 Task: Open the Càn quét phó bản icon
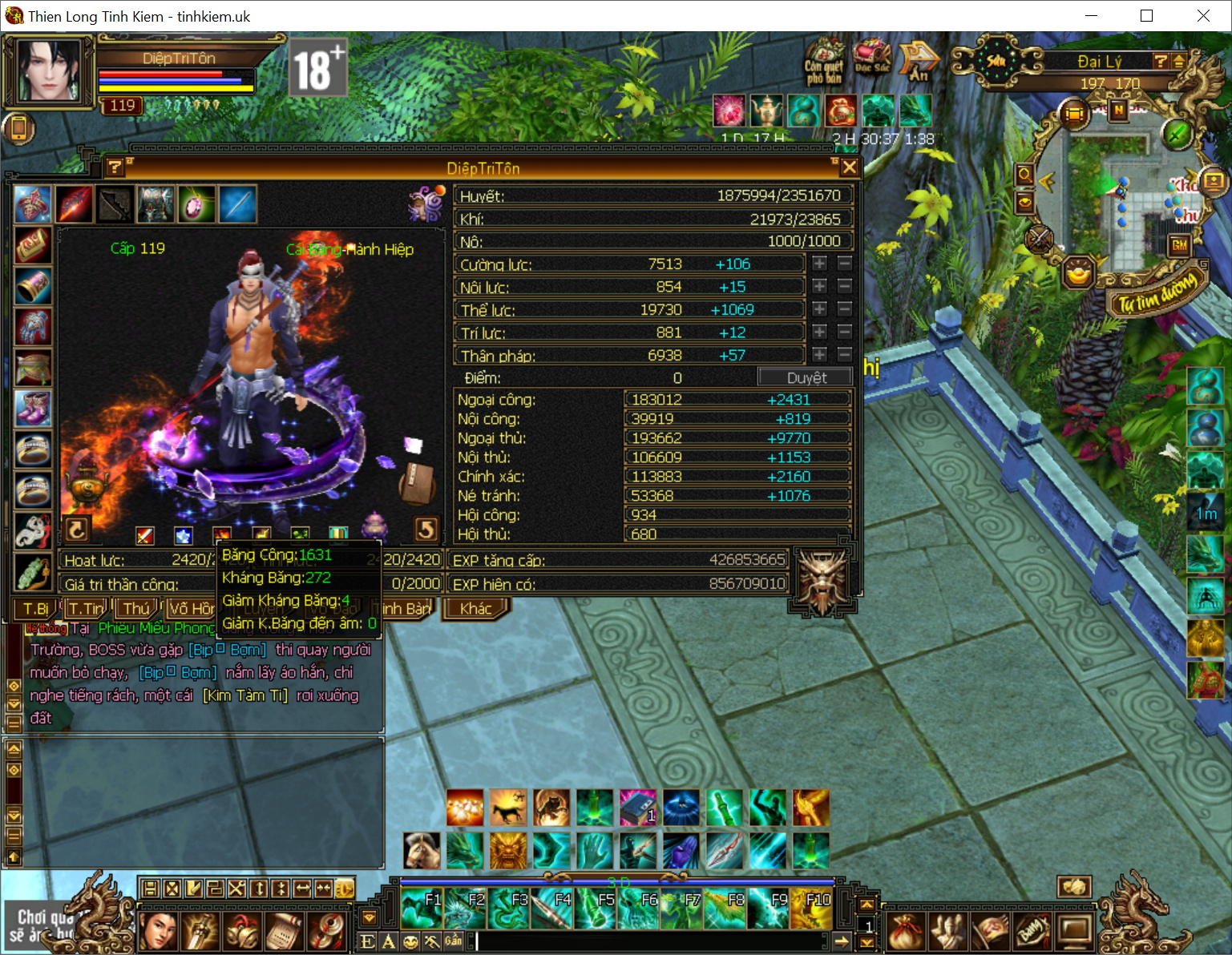tap(824, 60)
